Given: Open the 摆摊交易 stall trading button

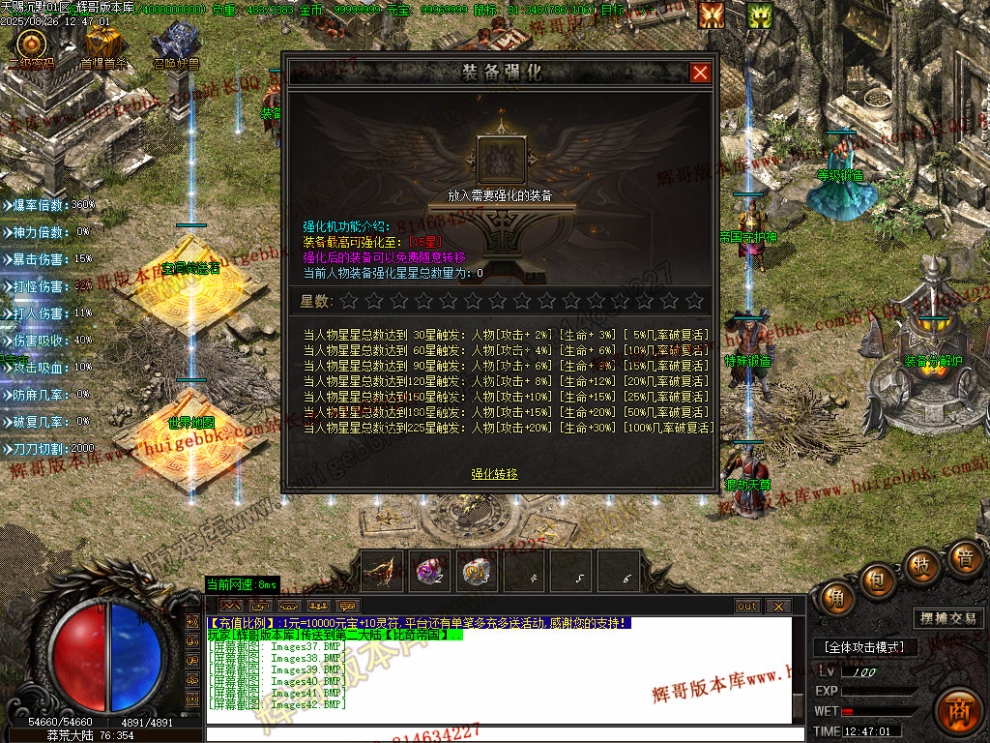Looking at the screenshot, I should click(x=949, y=618).
